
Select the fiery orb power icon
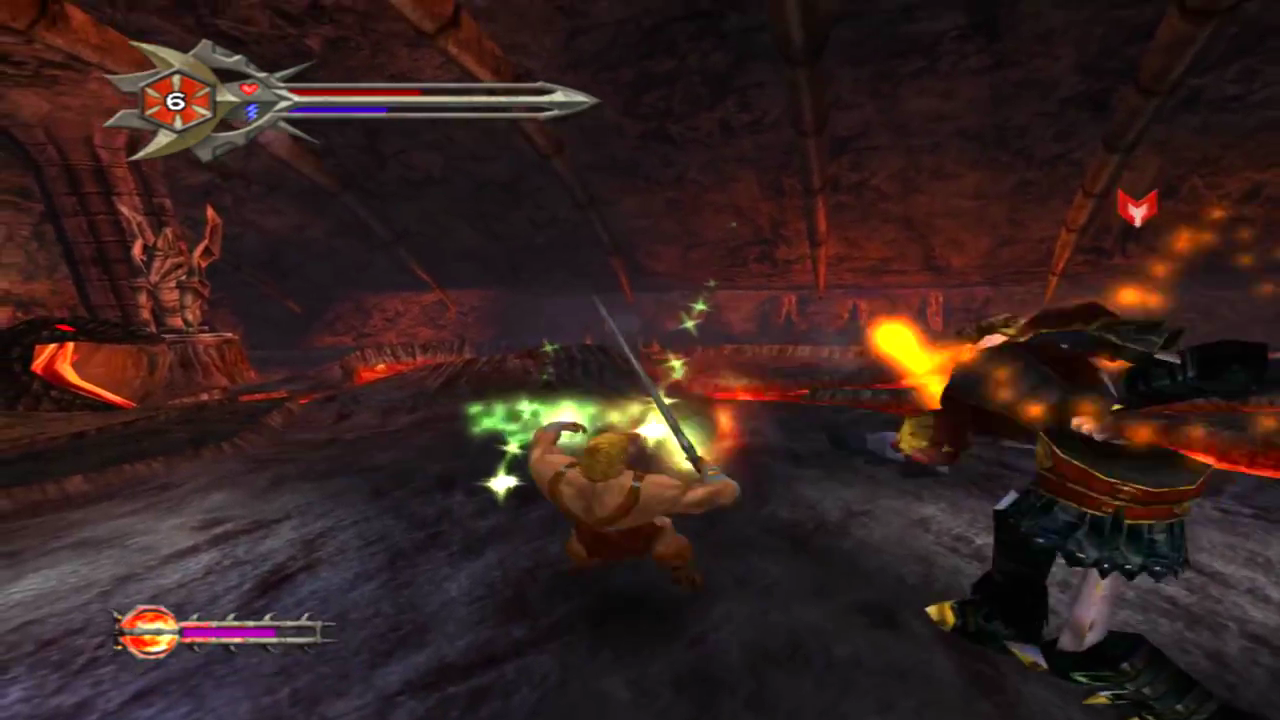149,632
